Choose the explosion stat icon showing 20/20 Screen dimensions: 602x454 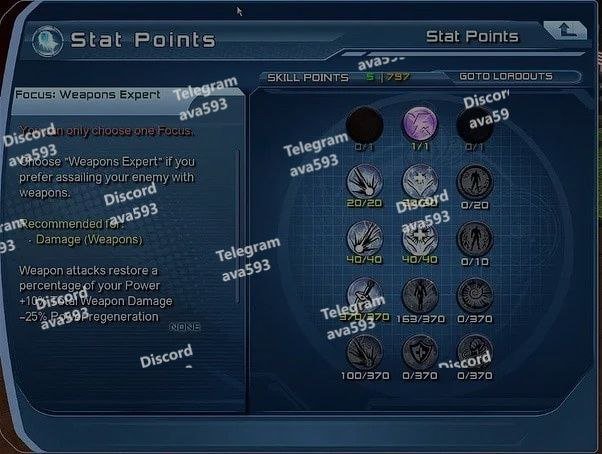[x=364, y=181]
